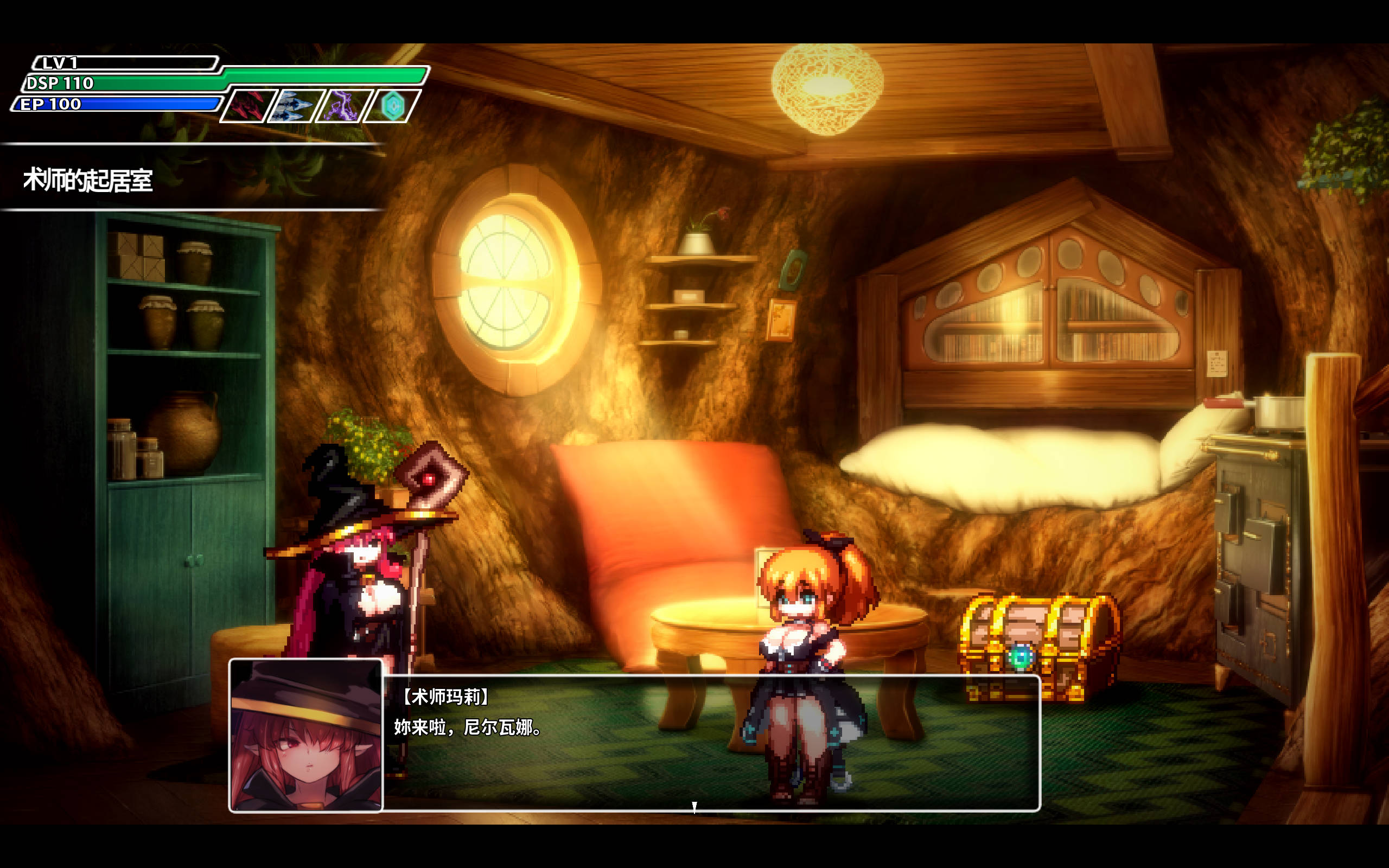Trigger the teal hexagon shield skill
The image size is (1389, 868).
tap(393, 106)
